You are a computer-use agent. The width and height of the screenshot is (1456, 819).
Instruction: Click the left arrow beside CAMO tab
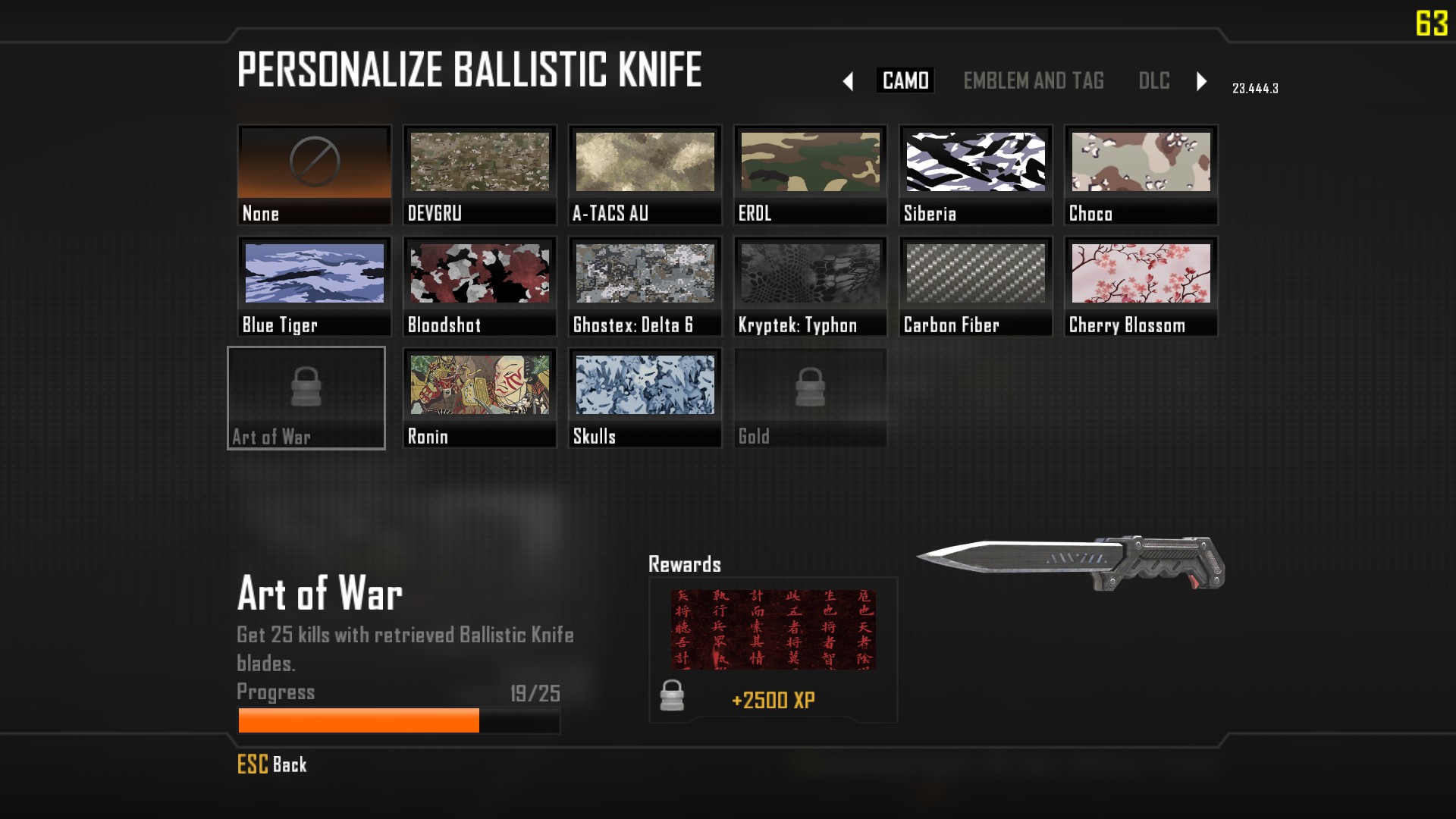(848, 81)
